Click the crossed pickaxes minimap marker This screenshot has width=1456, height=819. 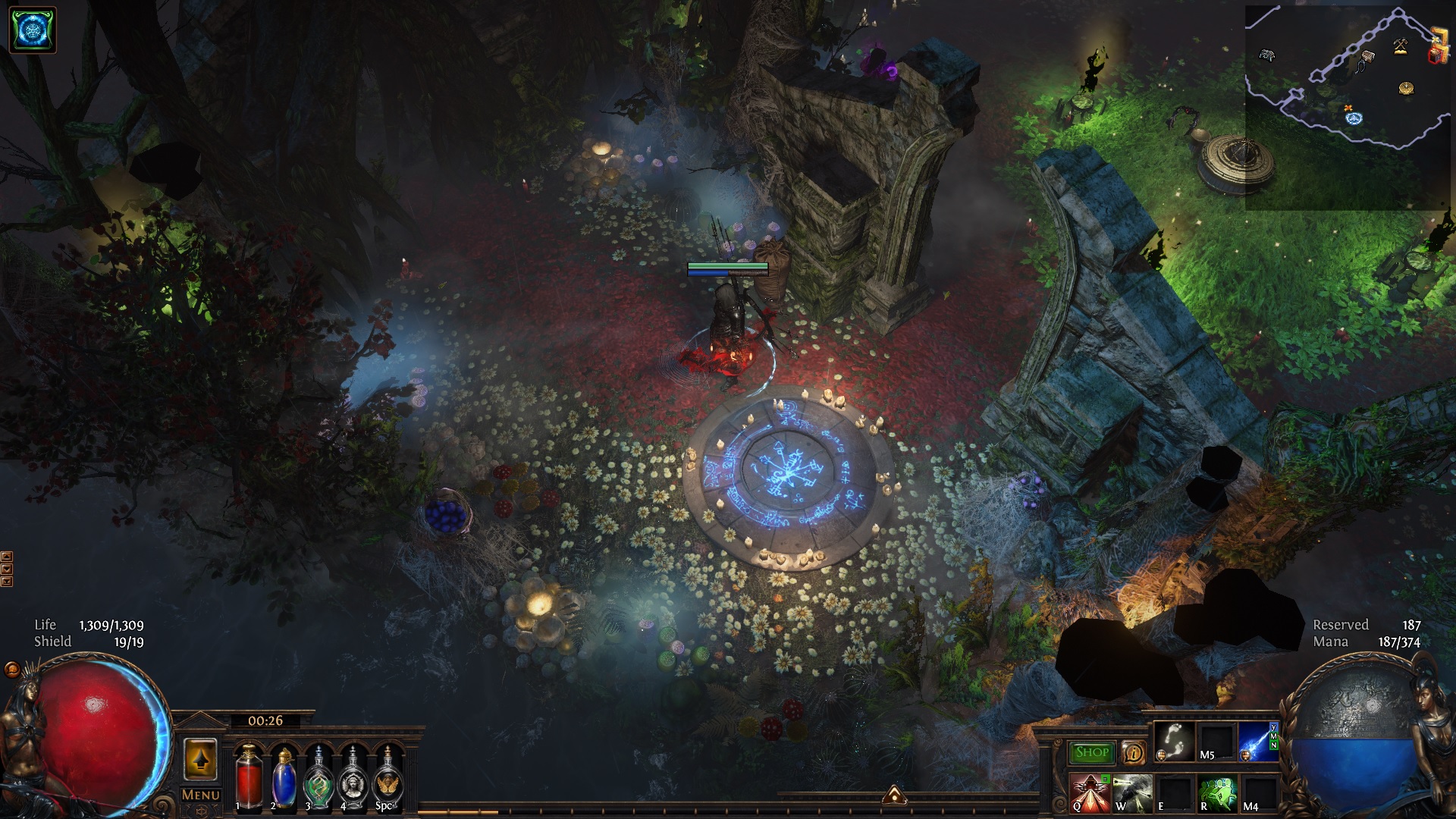pos(1400,47)
